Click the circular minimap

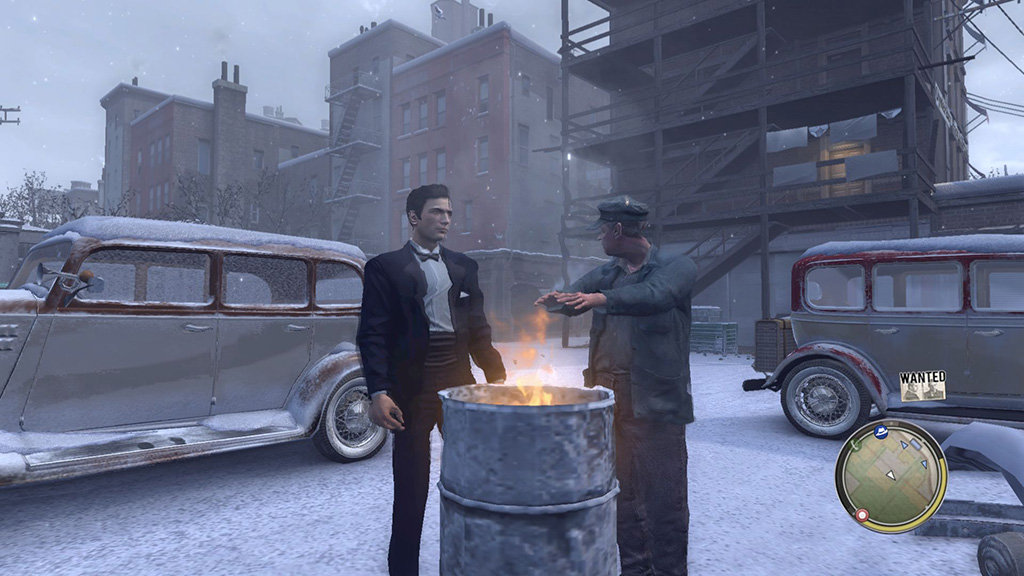pos(891,476)
